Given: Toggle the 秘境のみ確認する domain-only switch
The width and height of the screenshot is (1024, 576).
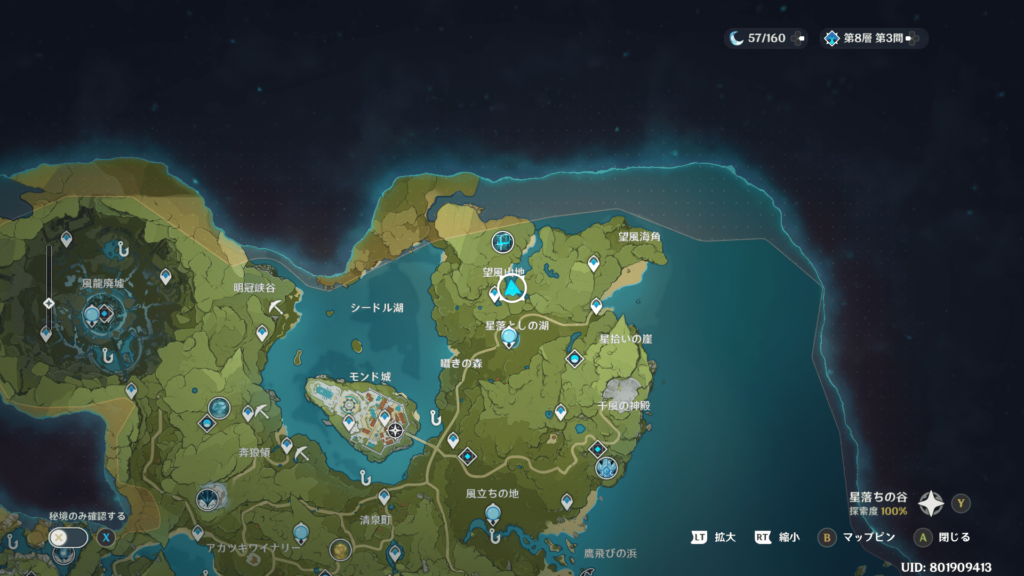Looking at the screenshot, I should pos(68,536).
